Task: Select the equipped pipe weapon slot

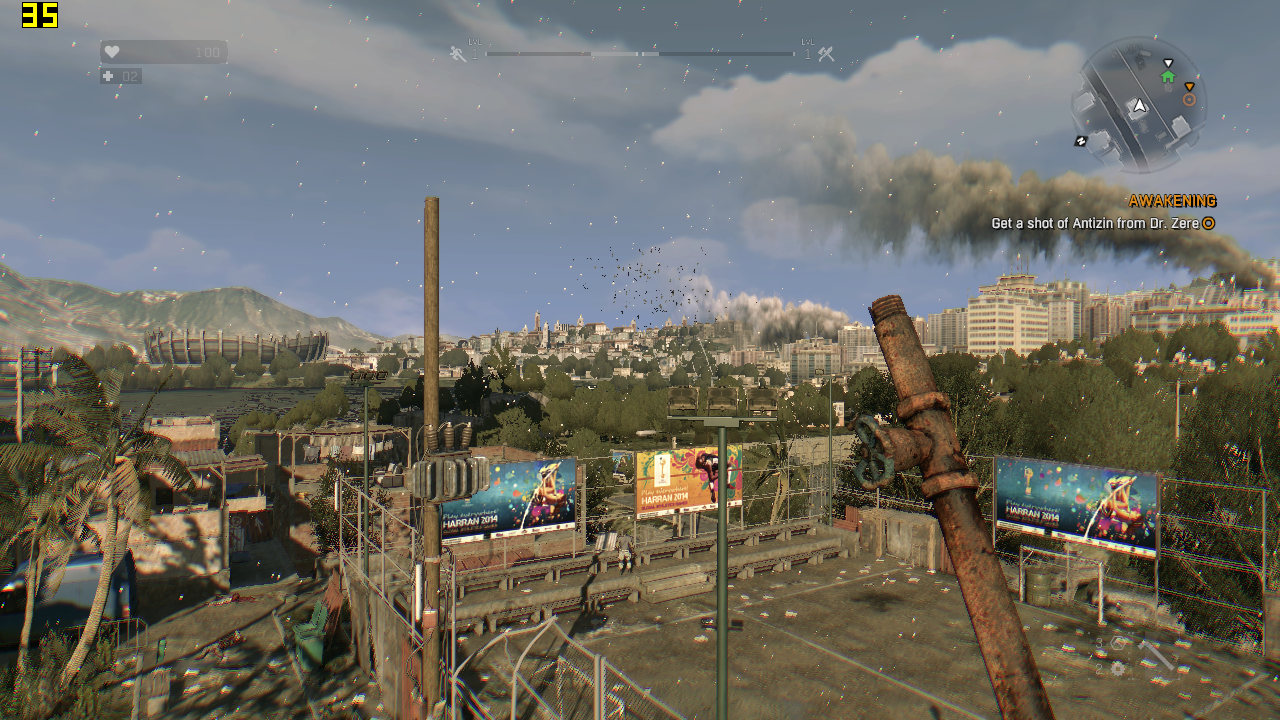Action: (x=1155, y=654)
